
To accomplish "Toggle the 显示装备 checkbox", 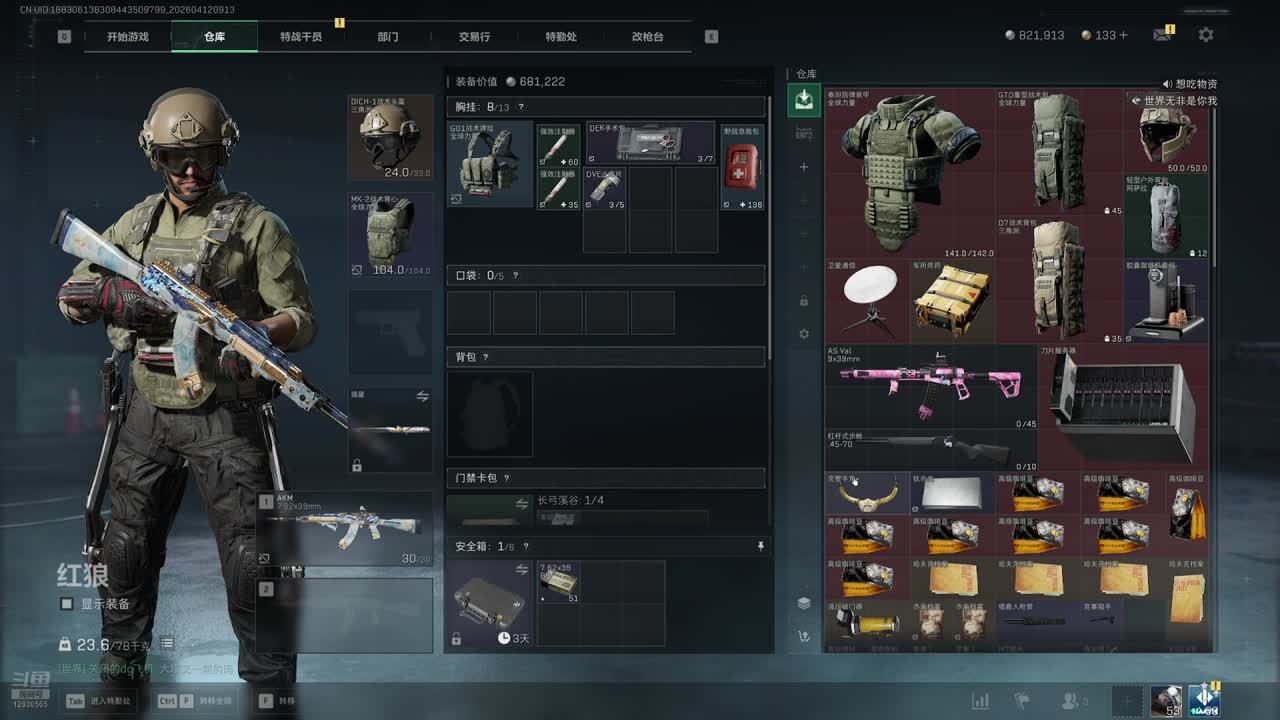I will click(67, 604).
